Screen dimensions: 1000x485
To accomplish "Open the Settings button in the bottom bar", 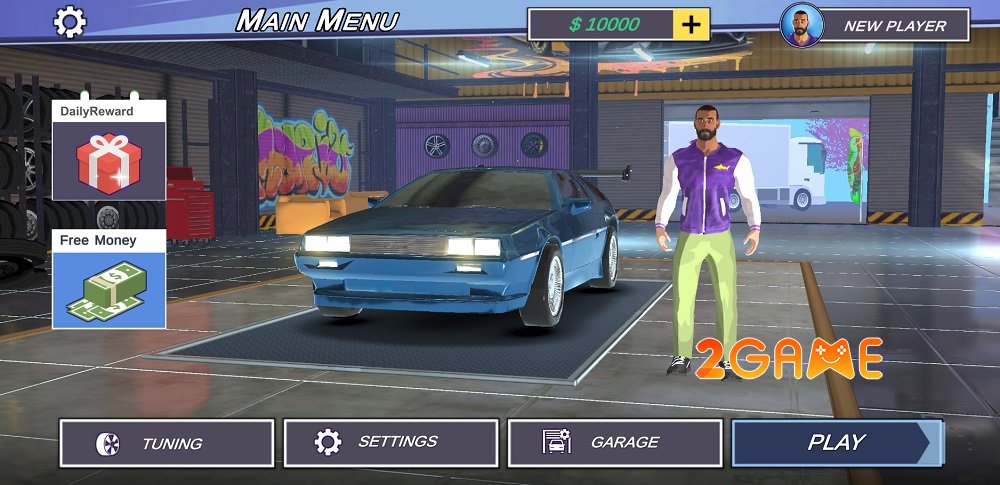I will (x=391, y=443).
